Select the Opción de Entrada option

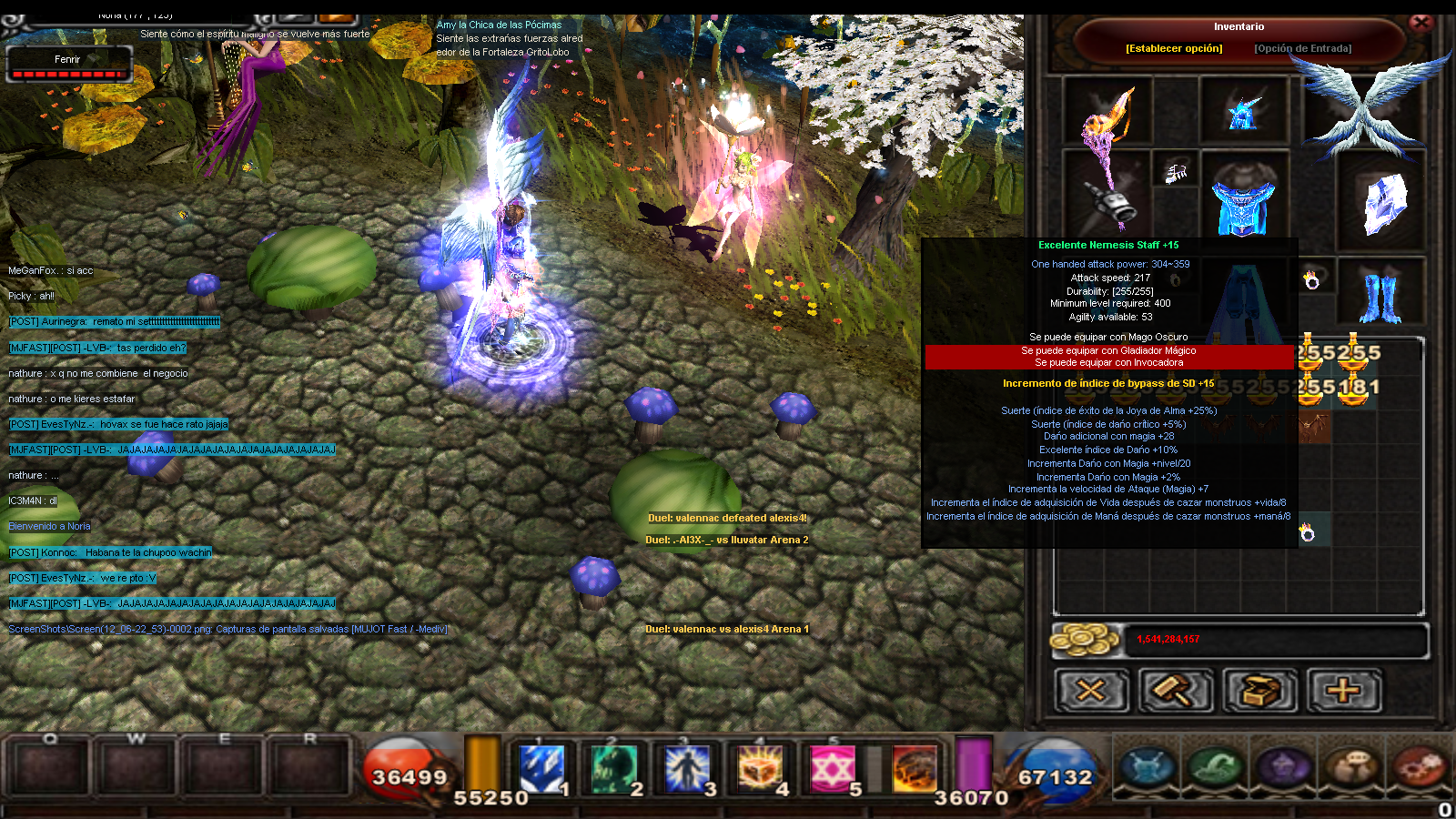(x=1302, y=48)
